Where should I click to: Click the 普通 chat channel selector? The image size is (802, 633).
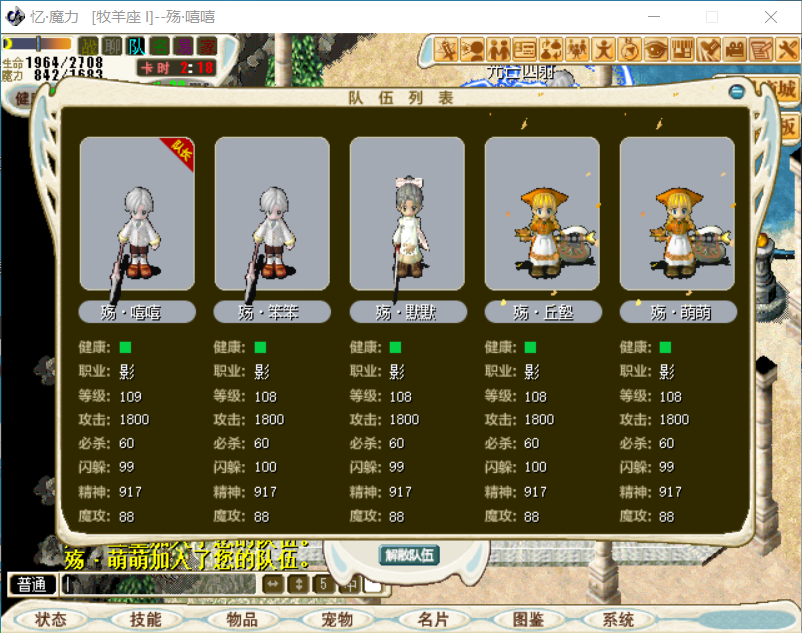point(32,584)
